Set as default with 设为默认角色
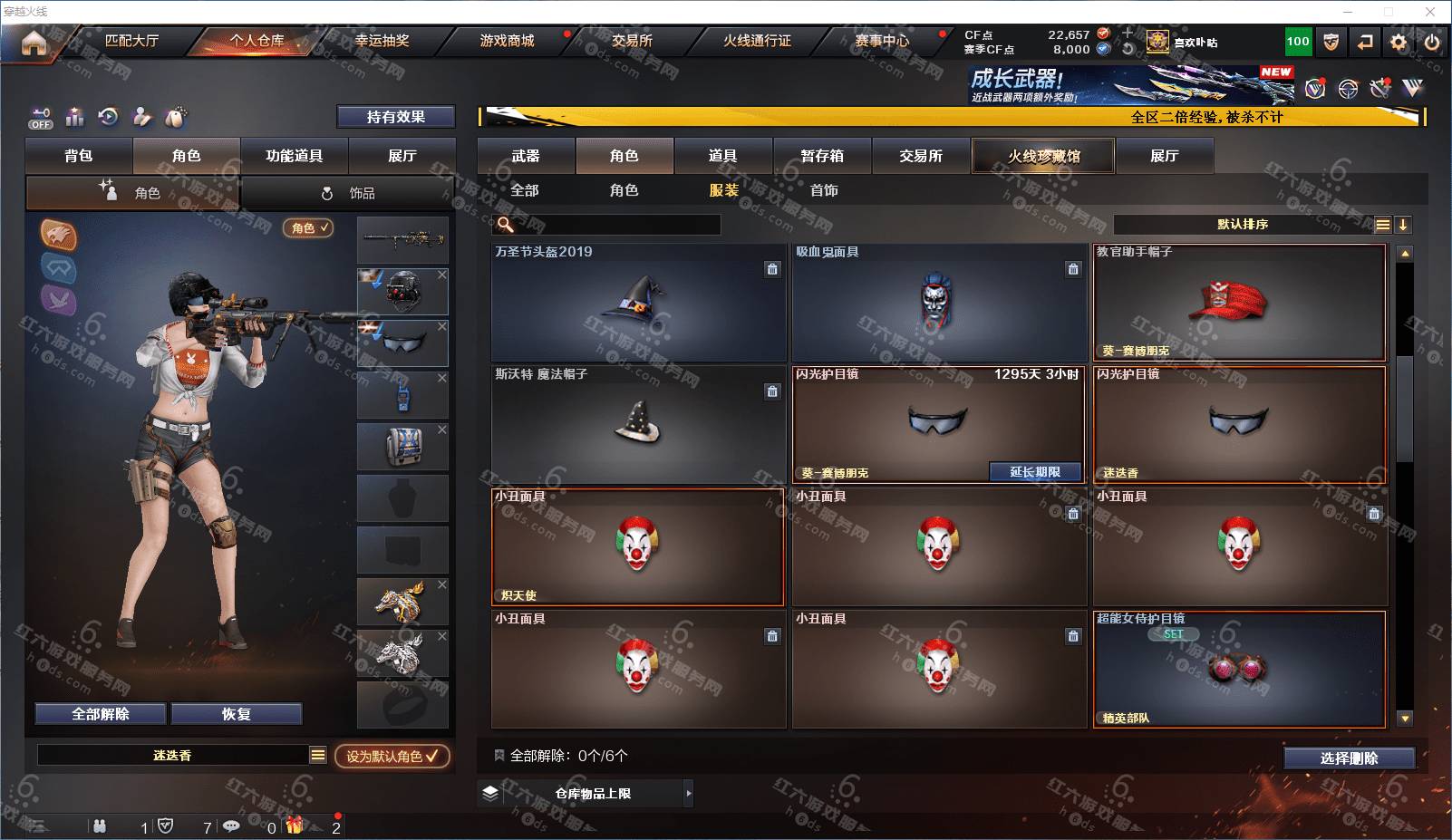This screenshot has height=840, width=1452. click(392, 756)
